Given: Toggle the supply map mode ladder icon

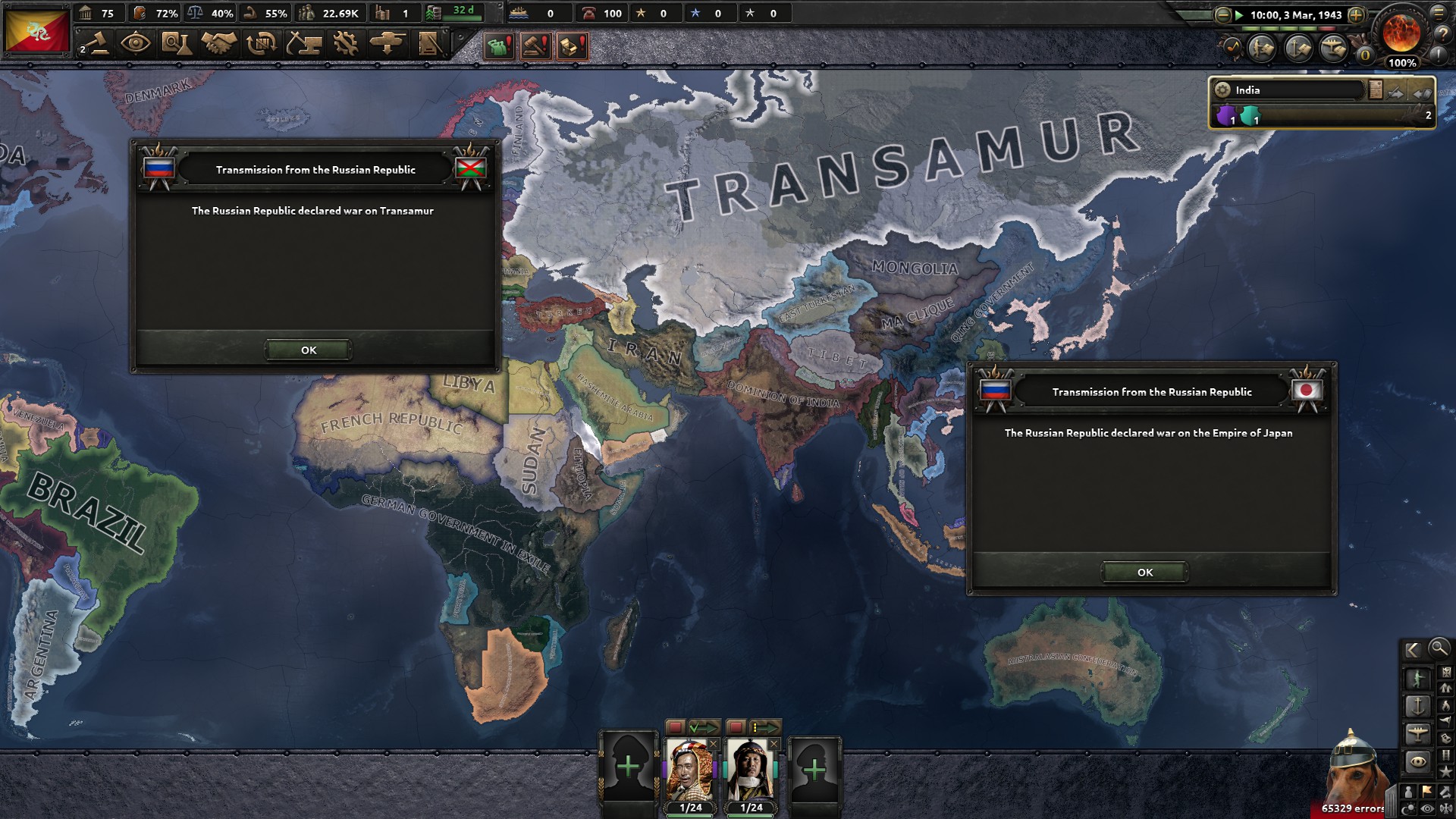Looking at the screenshot, I should click(1445, 755).
